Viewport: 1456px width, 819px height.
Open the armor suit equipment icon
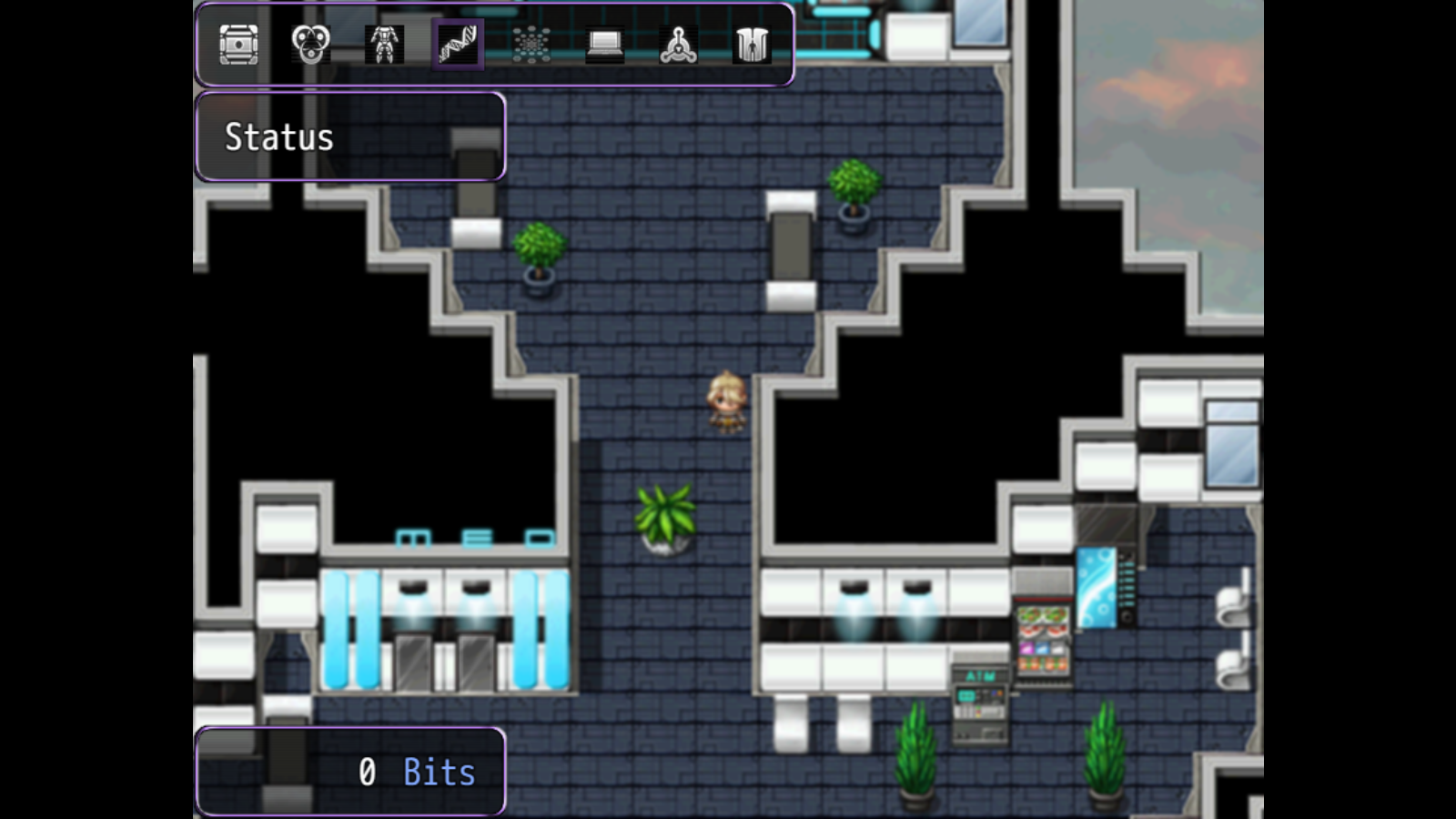coord(384,45)
